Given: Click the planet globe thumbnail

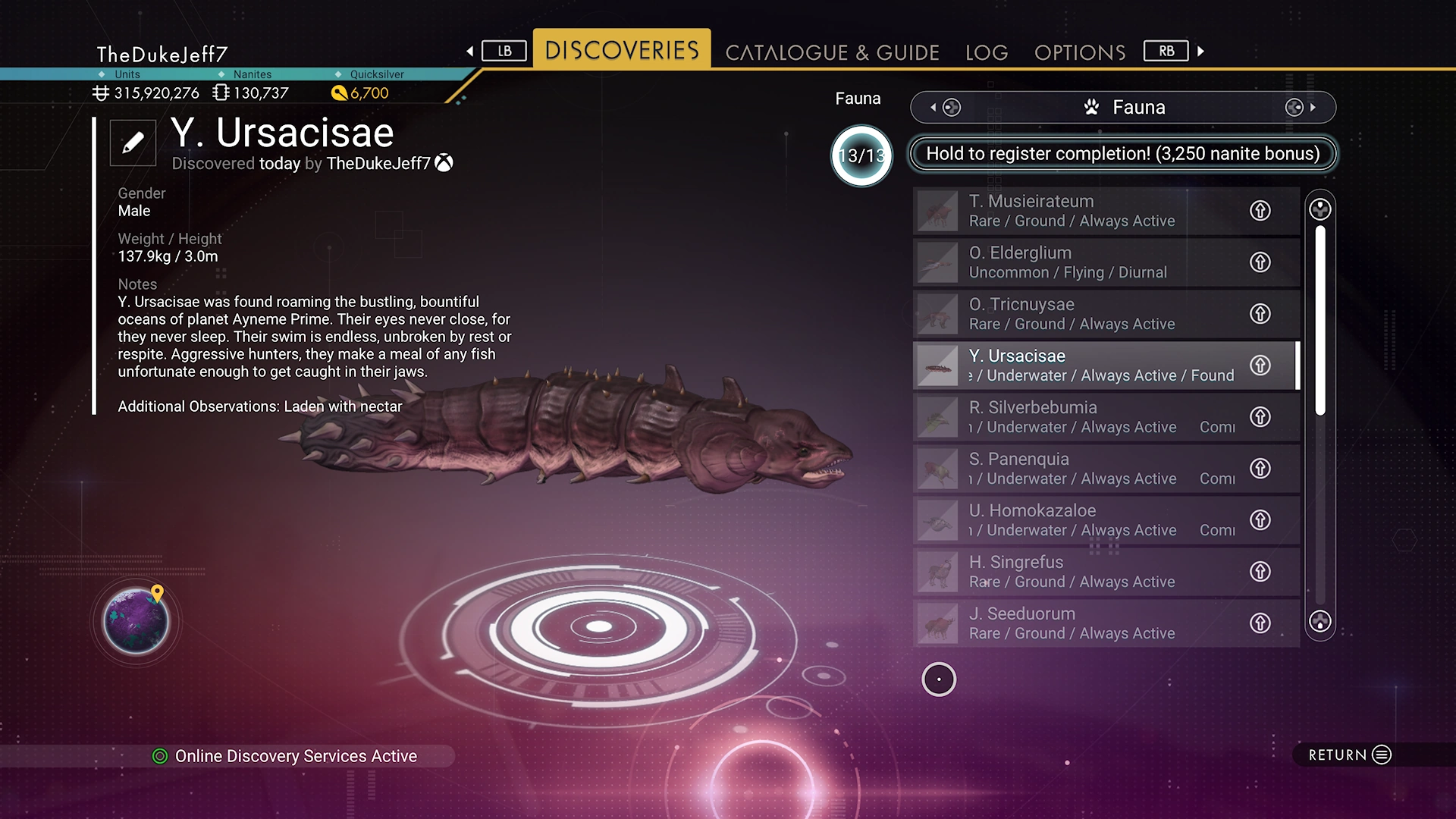Looking at the screenshot, I should tap(136, 622).
